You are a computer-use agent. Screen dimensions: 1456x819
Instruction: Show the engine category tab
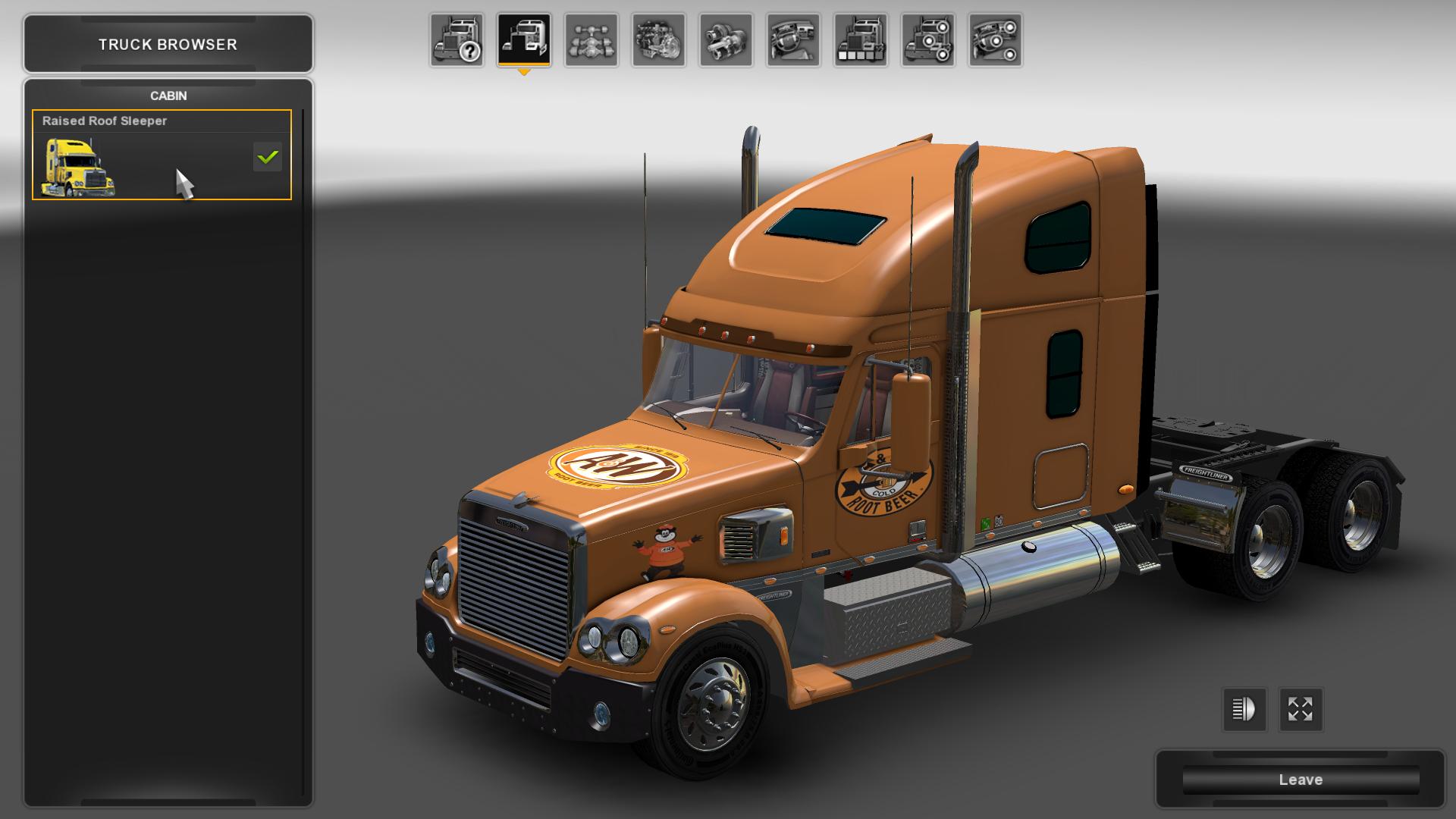click(x=658, y=40)
